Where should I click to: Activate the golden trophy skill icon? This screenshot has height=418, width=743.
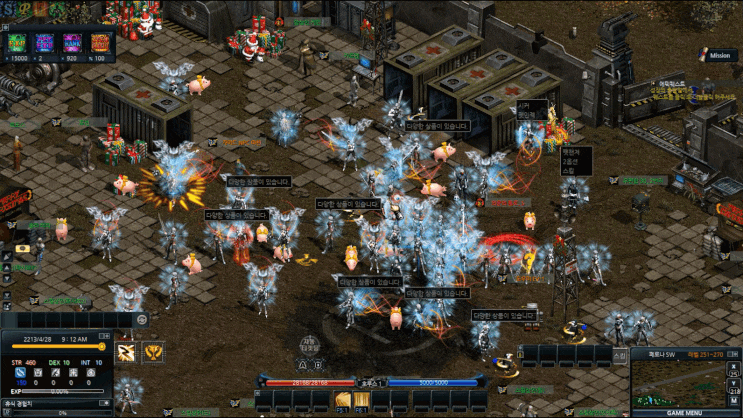point(153,352)
